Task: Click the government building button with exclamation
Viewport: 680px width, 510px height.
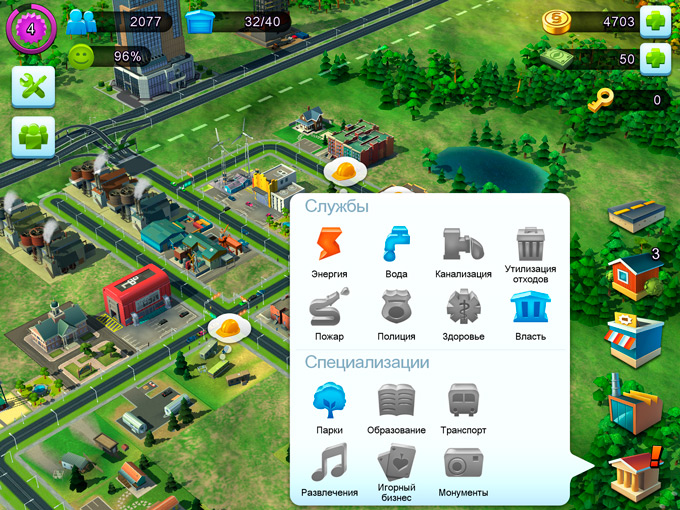Action: [636, 471]
